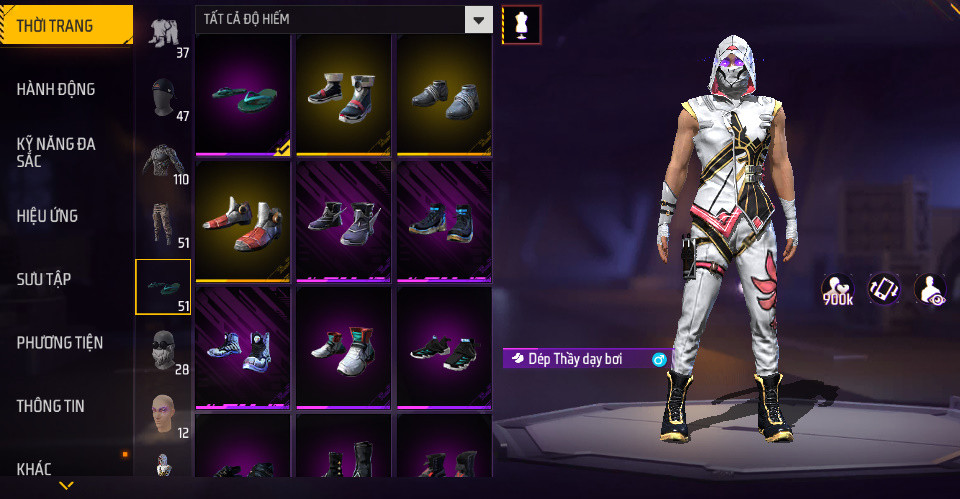Choose the camo pants category
The image size is (960, 499).
163,224
